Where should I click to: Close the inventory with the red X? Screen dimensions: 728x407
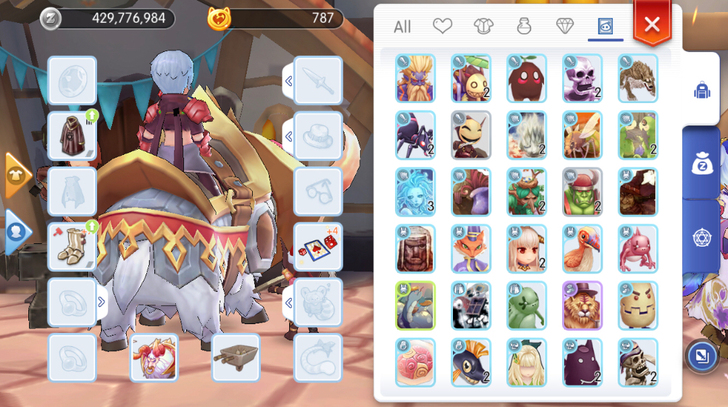652,25
